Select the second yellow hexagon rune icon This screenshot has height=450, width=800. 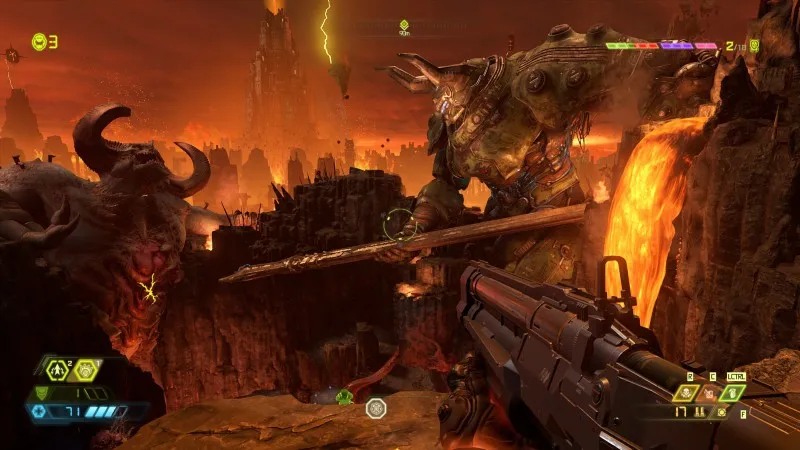point(87,369)
